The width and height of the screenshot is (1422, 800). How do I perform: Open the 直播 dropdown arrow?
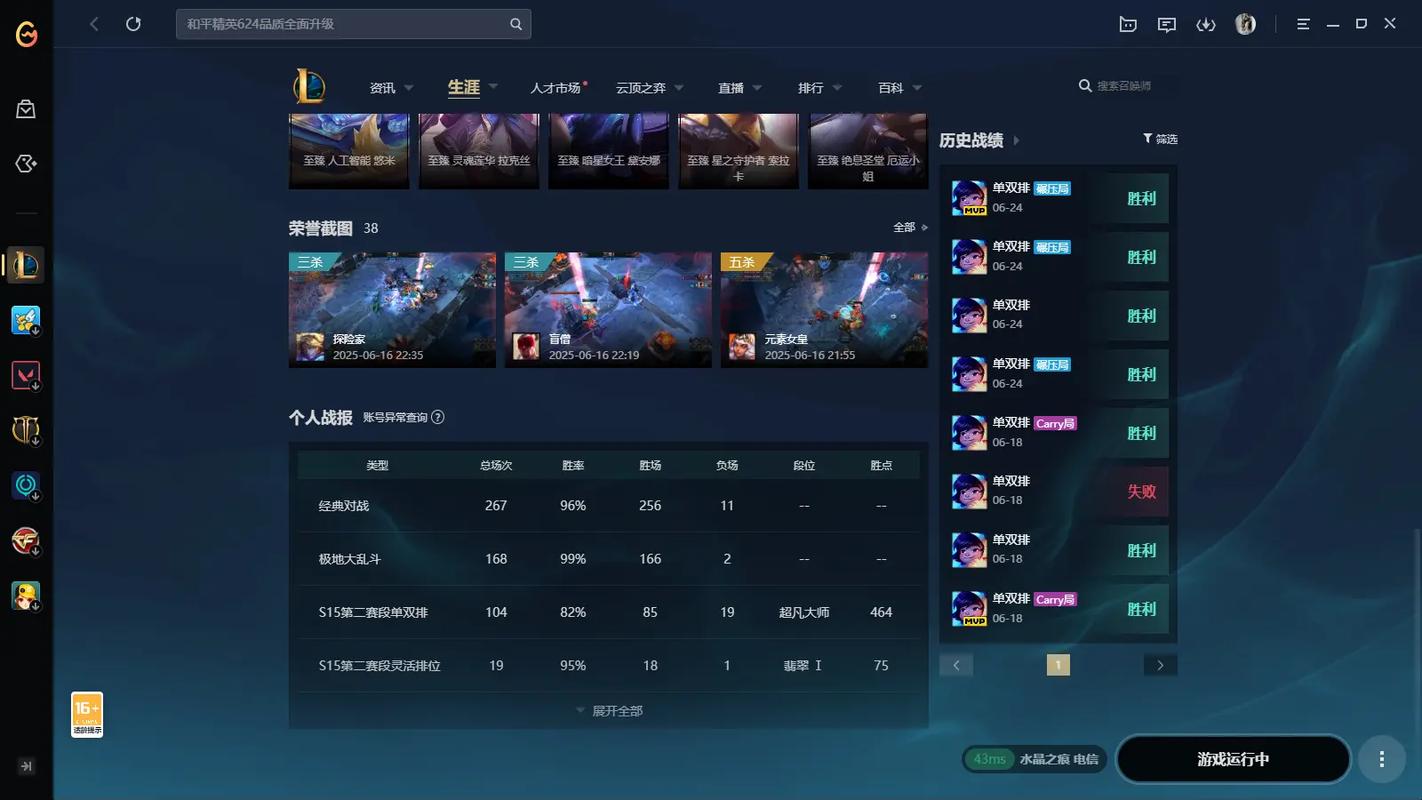757,88
